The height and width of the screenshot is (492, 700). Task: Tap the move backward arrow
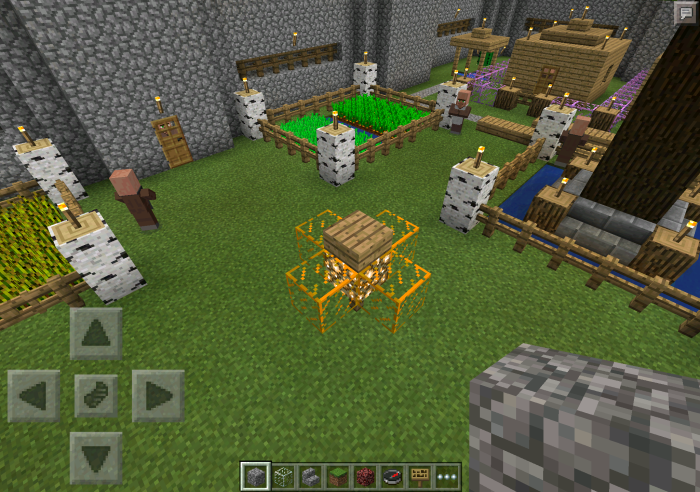click(97, 458)
